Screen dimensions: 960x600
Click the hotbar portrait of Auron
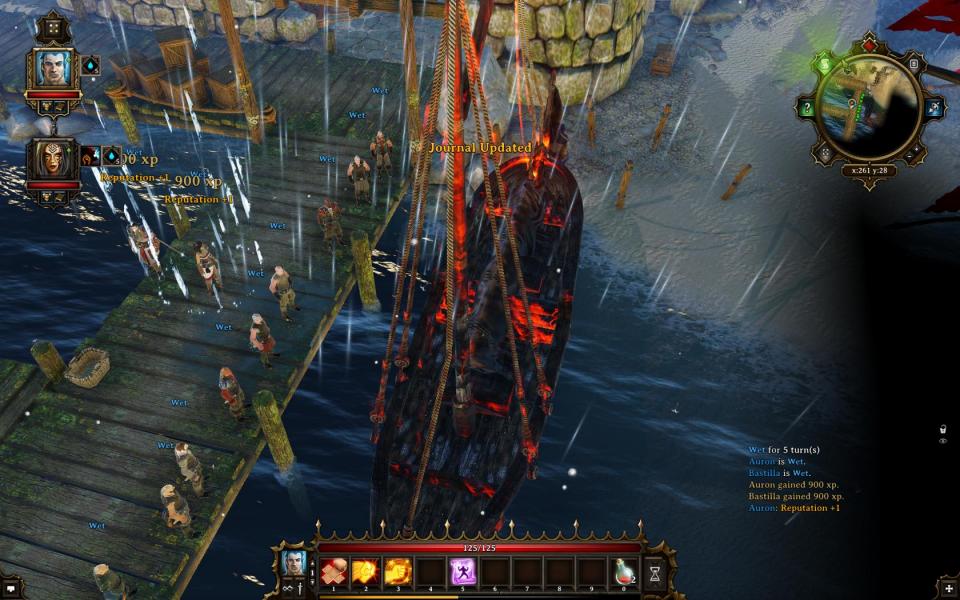tap(294, 564)
